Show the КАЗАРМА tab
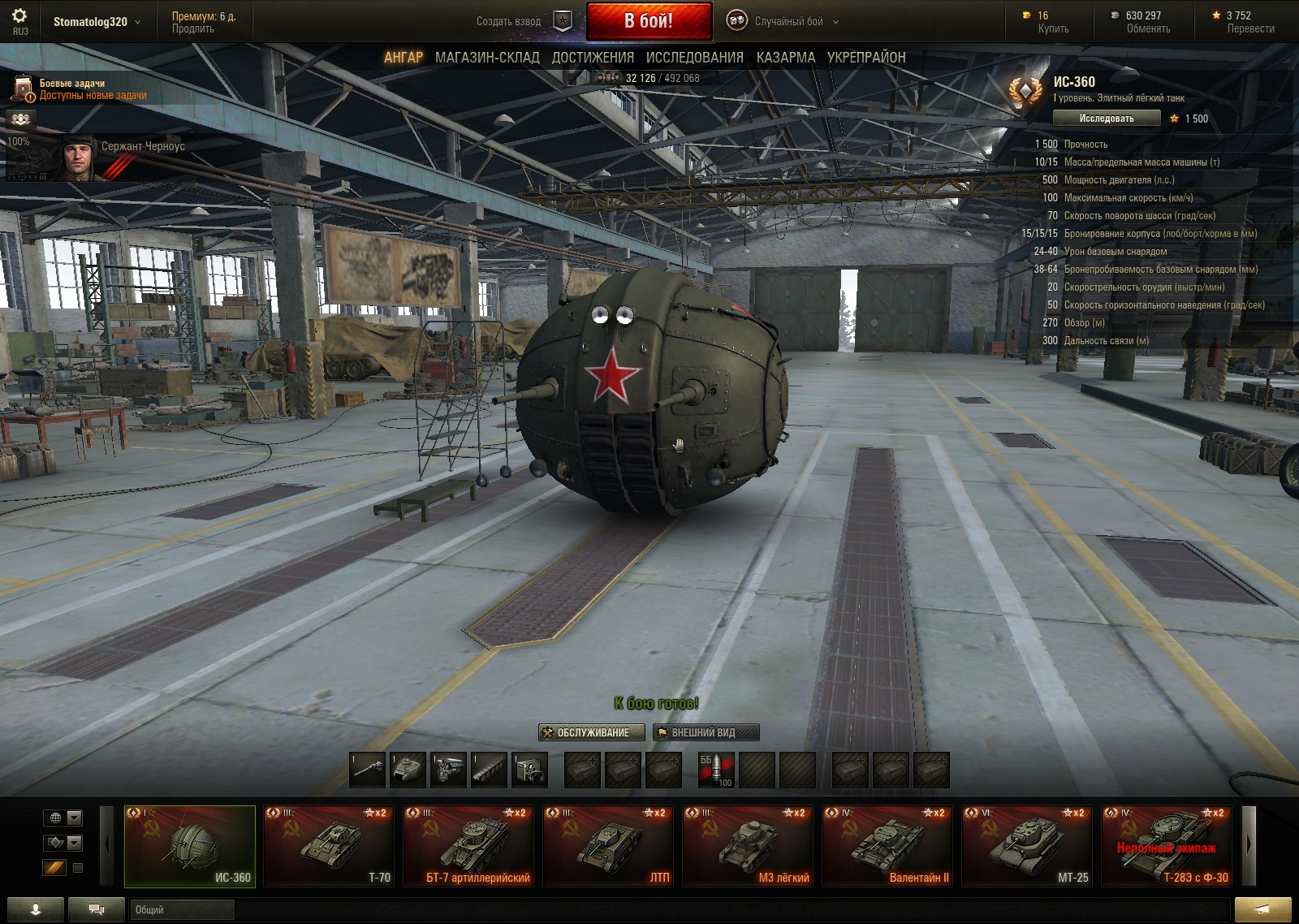1299x924 pixels. (785, 58)
